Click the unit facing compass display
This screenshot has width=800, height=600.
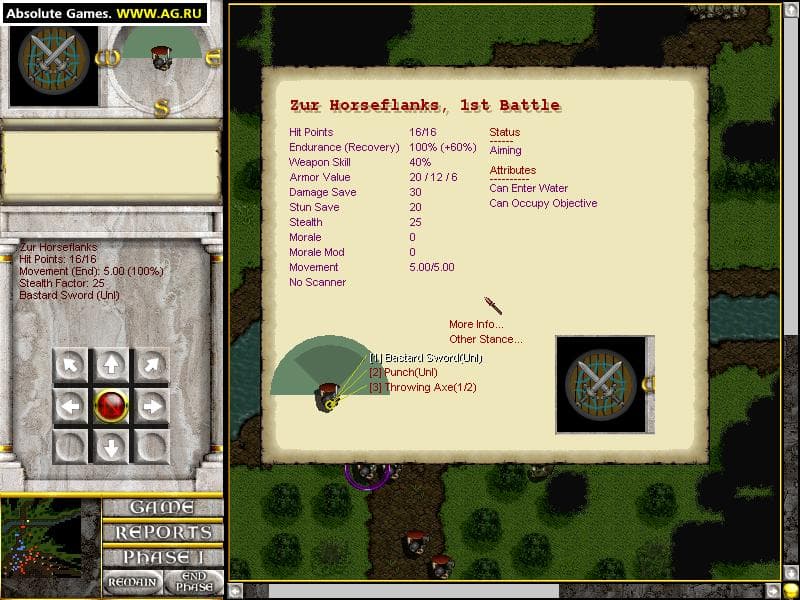[161, 58]
